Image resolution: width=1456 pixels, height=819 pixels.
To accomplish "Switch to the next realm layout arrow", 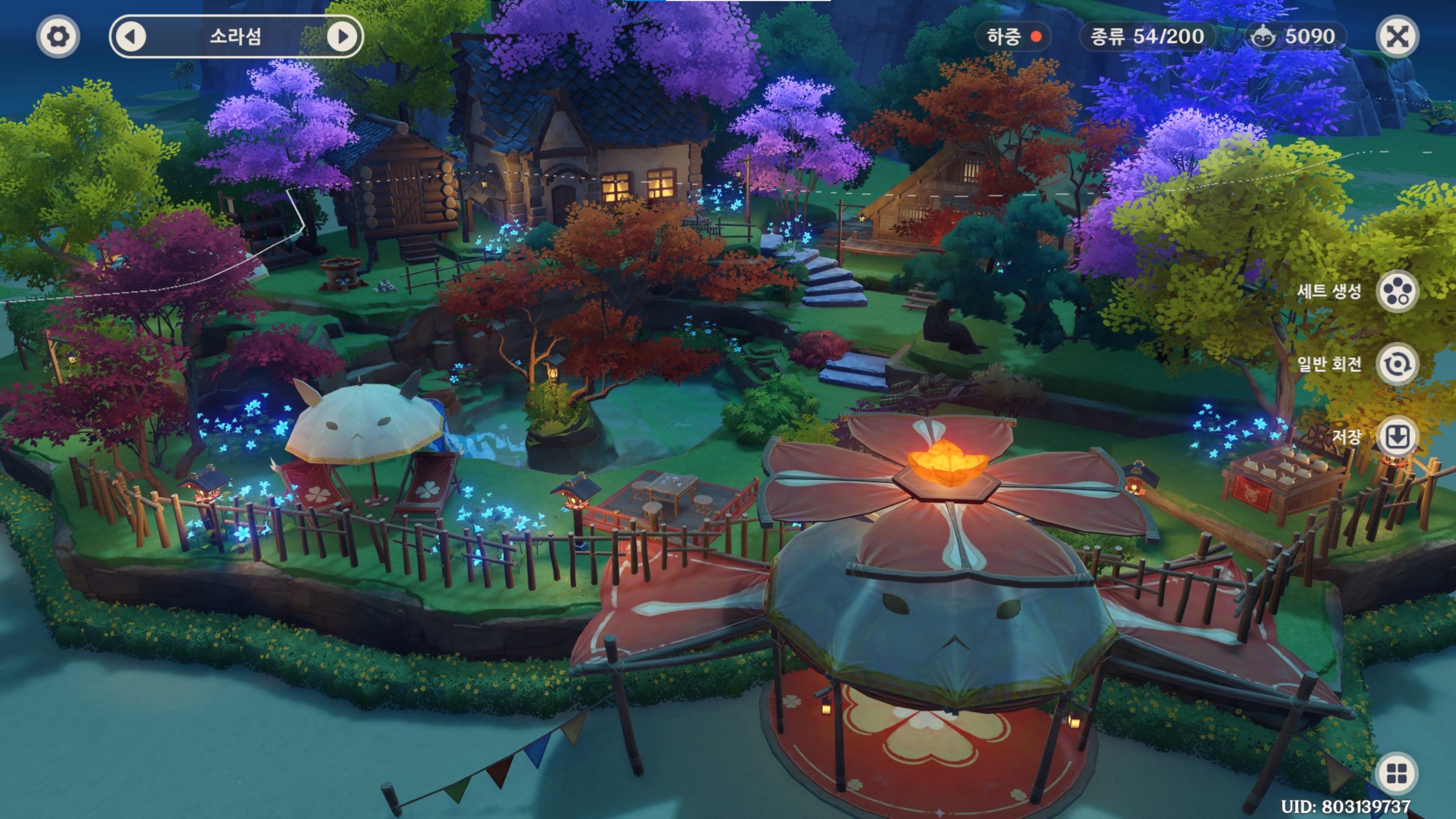I will click(342, 37).
